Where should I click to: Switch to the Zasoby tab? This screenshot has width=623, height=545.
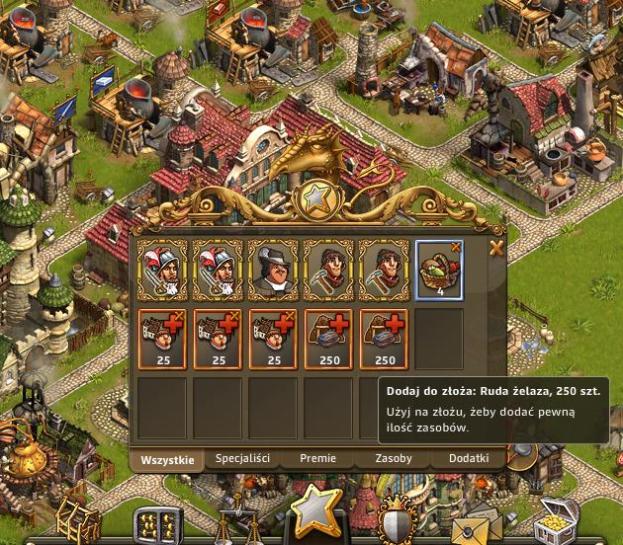point(393,459)
